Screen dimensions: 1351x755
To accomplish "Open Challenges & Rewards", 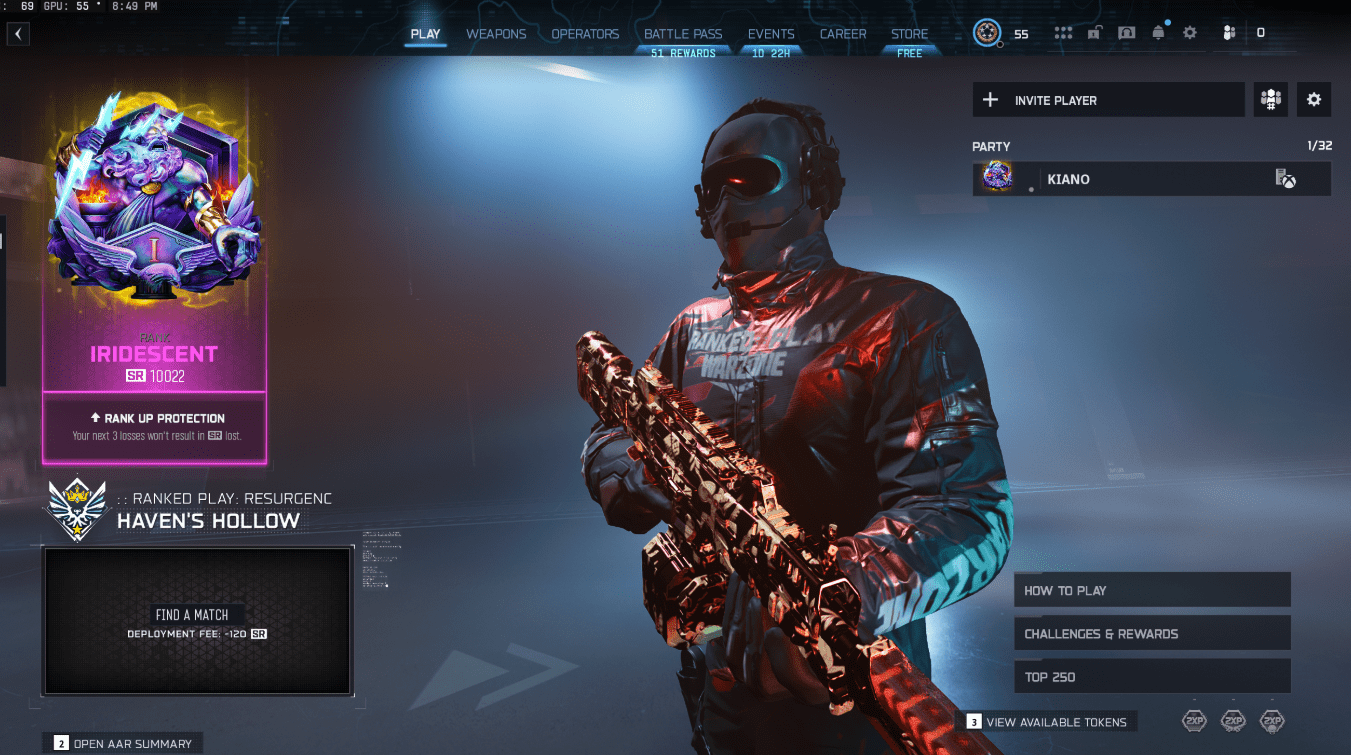I will (x=1152, y=634).
